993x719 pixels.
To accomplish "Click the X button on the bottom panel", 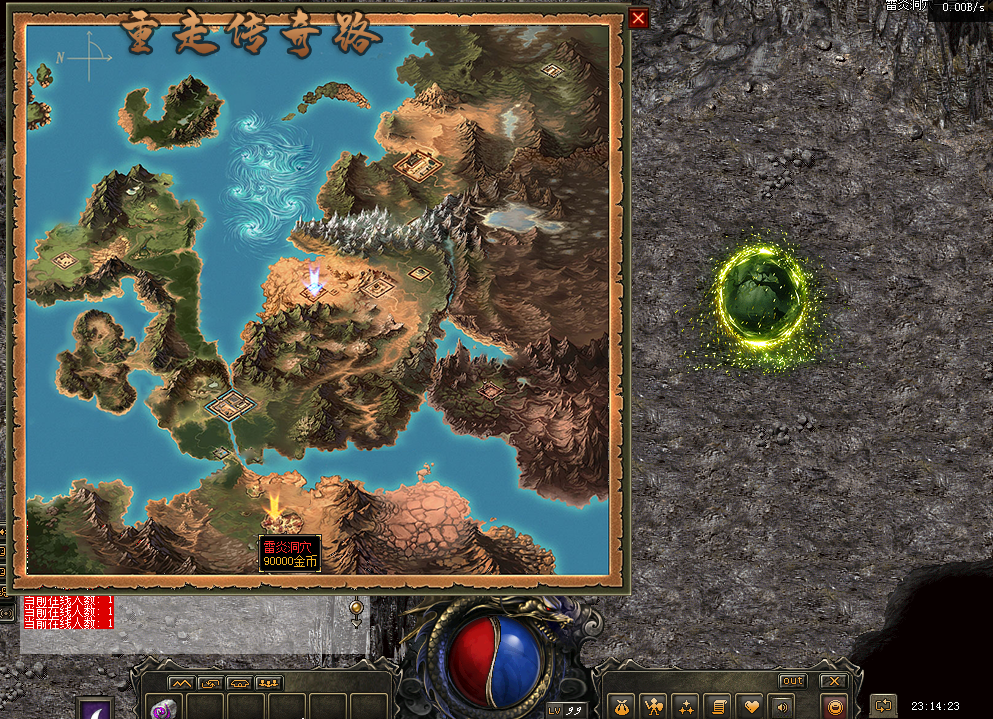I will [x=833, y=681].
